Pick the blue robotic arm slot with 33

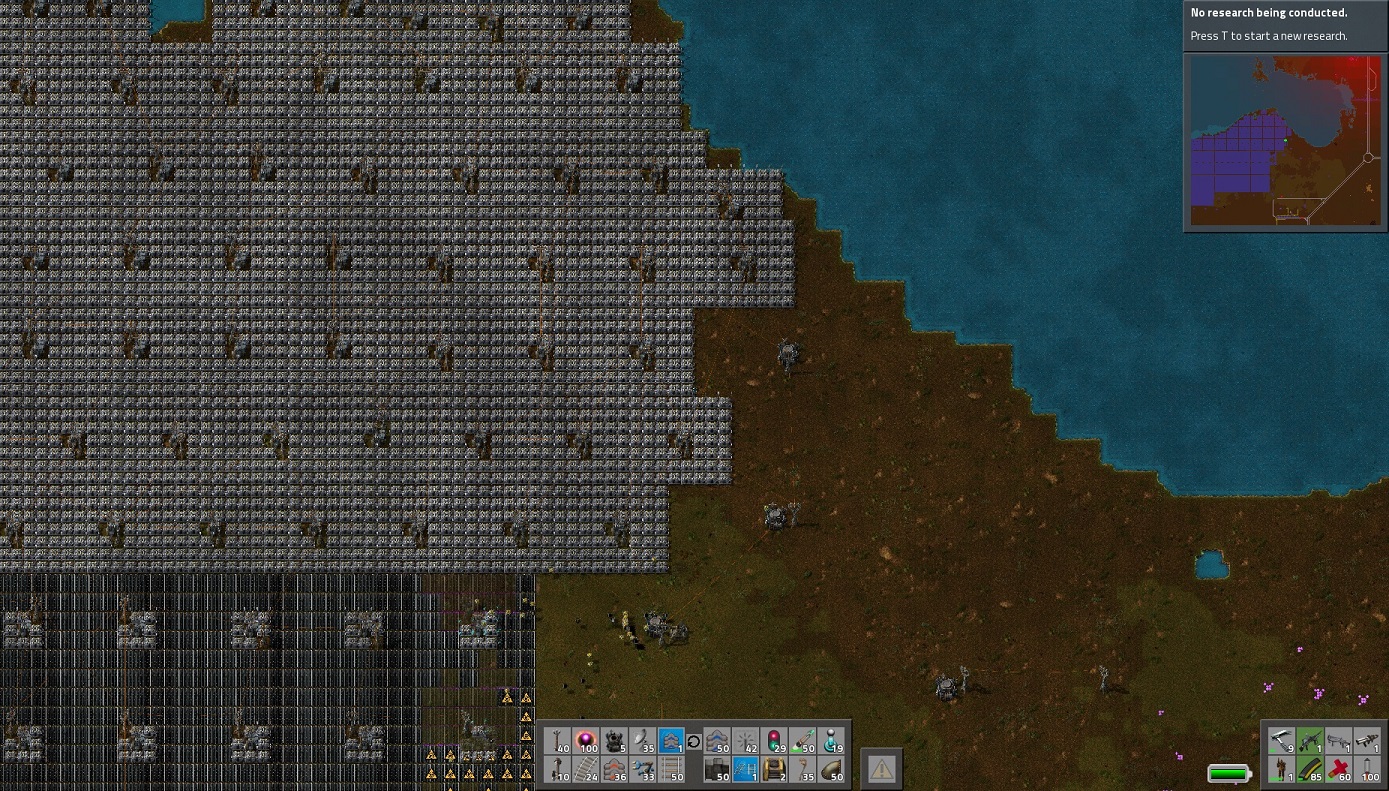click(x=644, y=769)
